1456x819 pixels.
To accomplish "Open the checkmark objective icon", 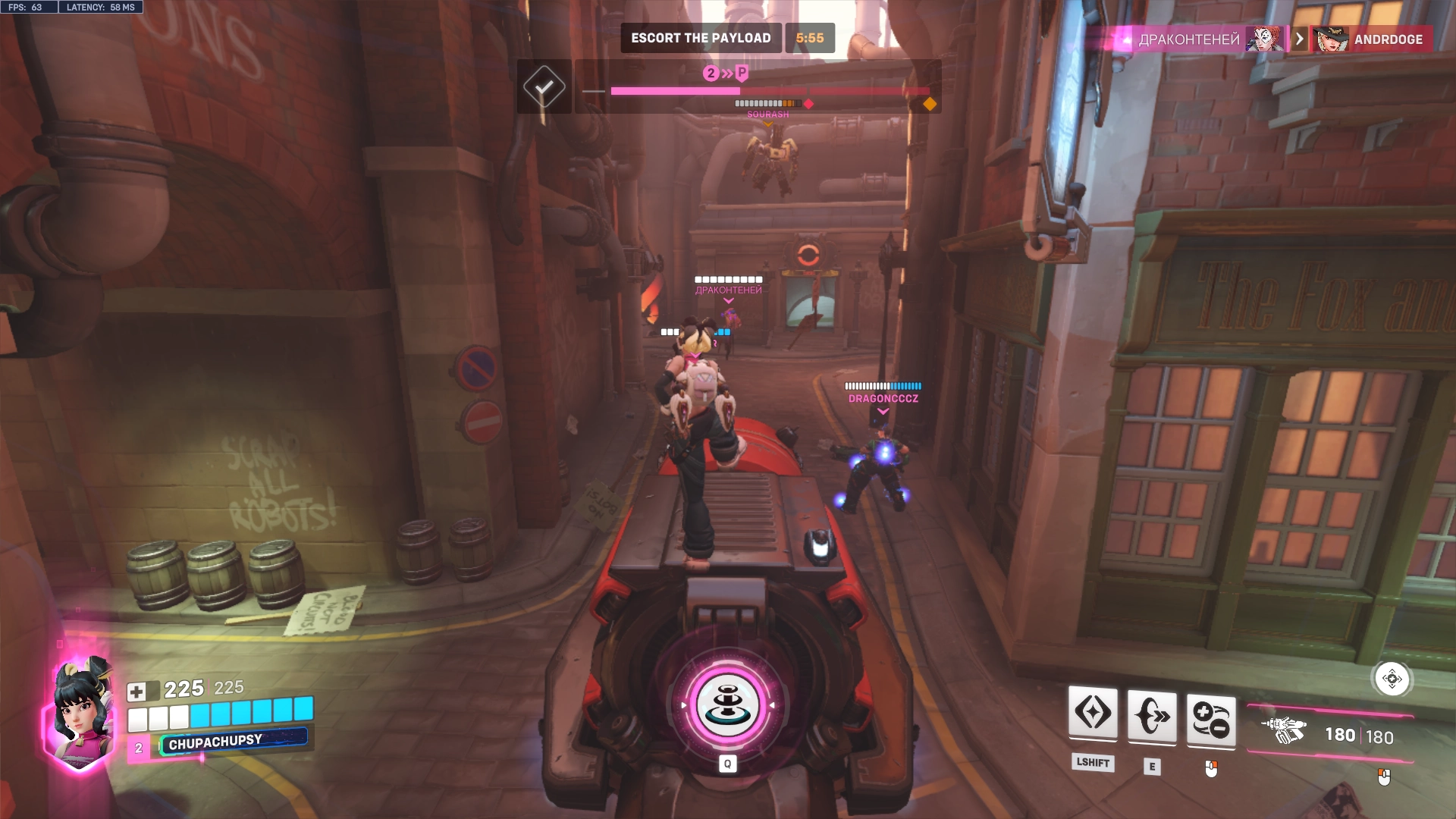I will coord(544,86).
